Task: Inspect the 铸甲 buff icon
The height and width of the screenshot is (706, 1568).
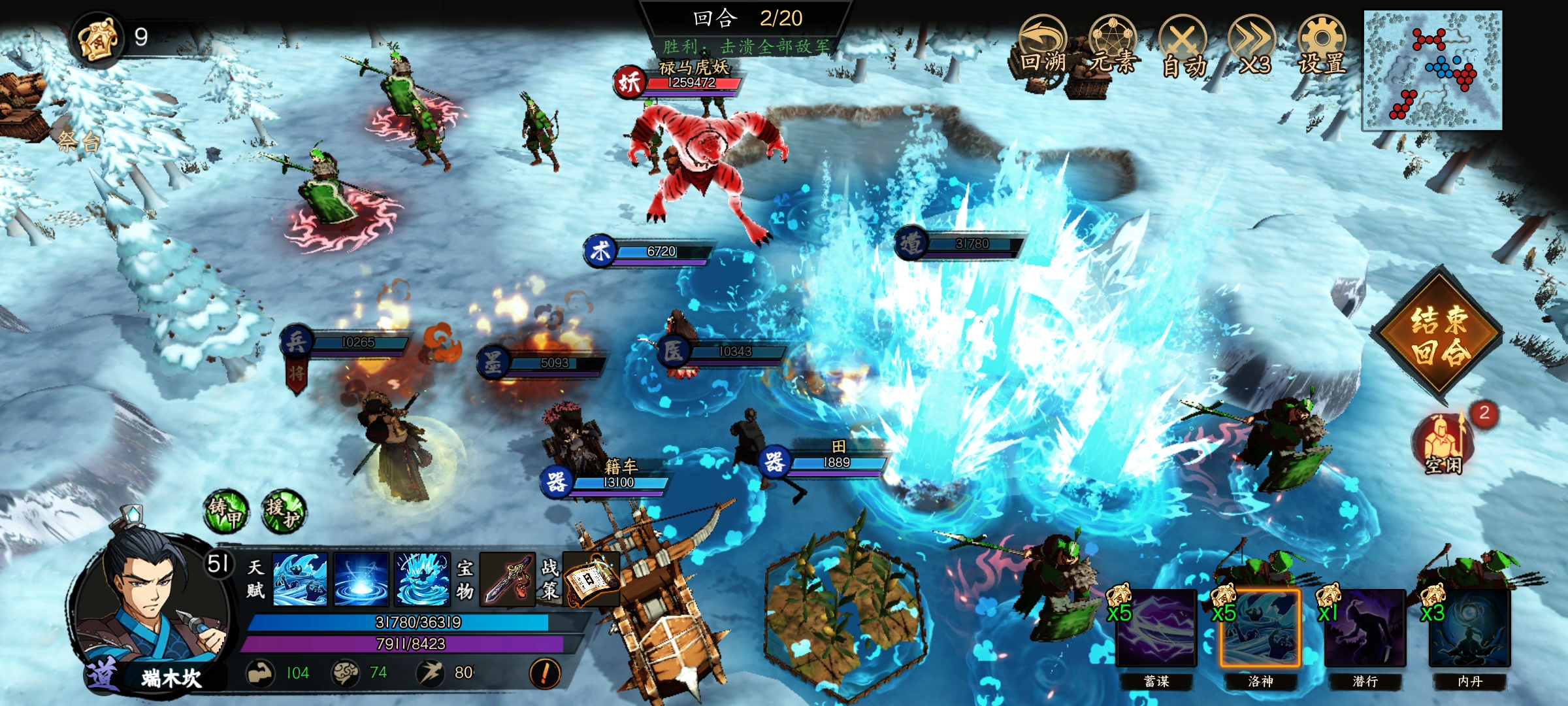Action: tap(225, 512)
